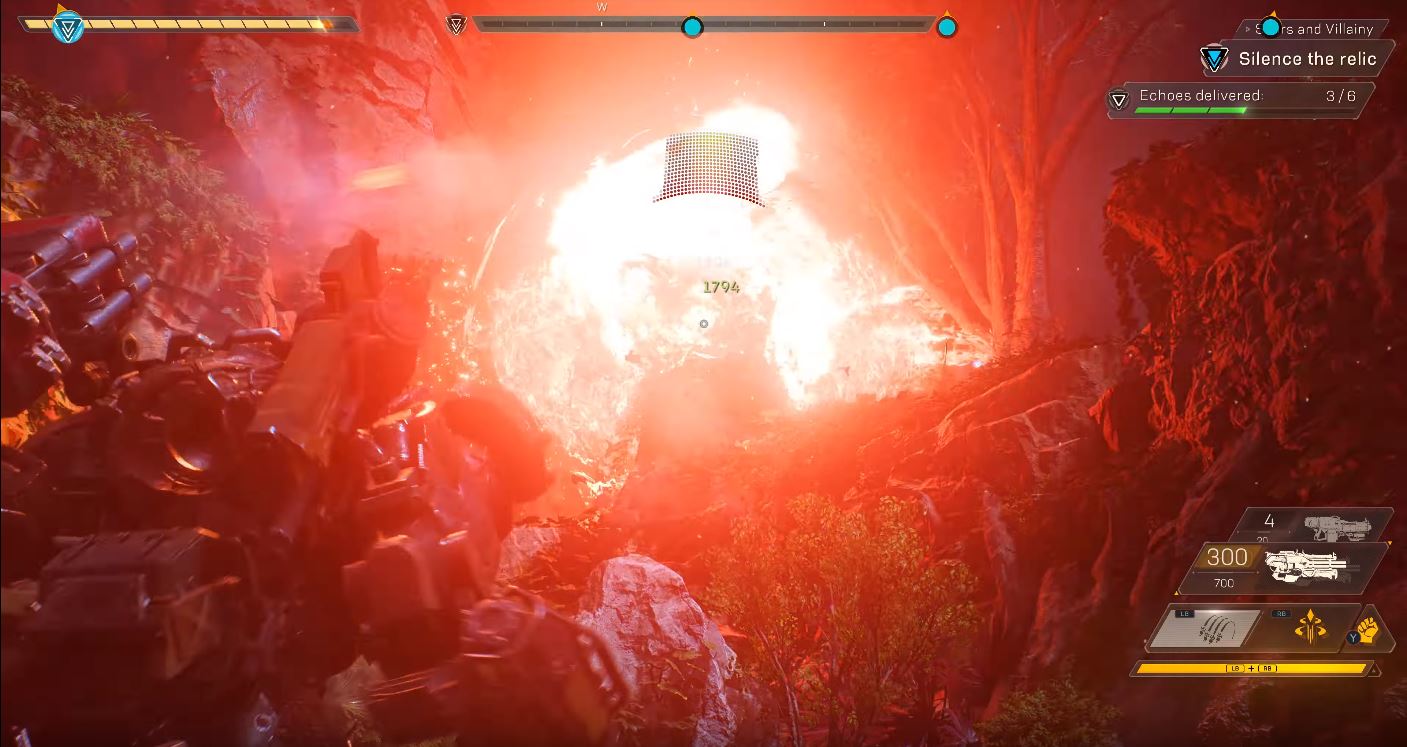Image resolution: width=1407 pixels, height=747 pixels.
Task: Select the cyan marker in the compass centre
Action: pos(692,26)
